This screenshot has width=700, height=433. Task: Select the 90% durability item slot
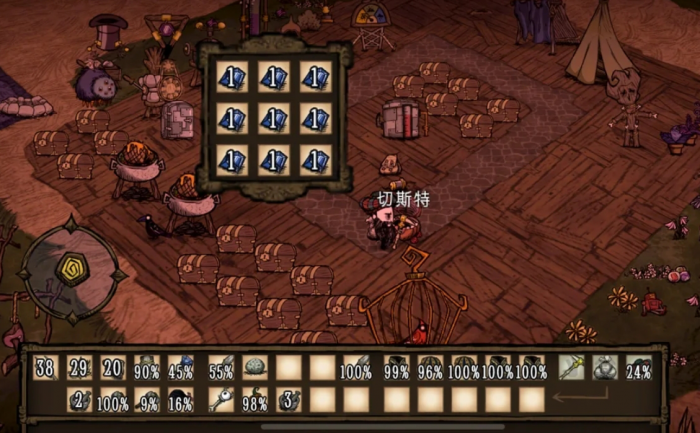point(147,368)
